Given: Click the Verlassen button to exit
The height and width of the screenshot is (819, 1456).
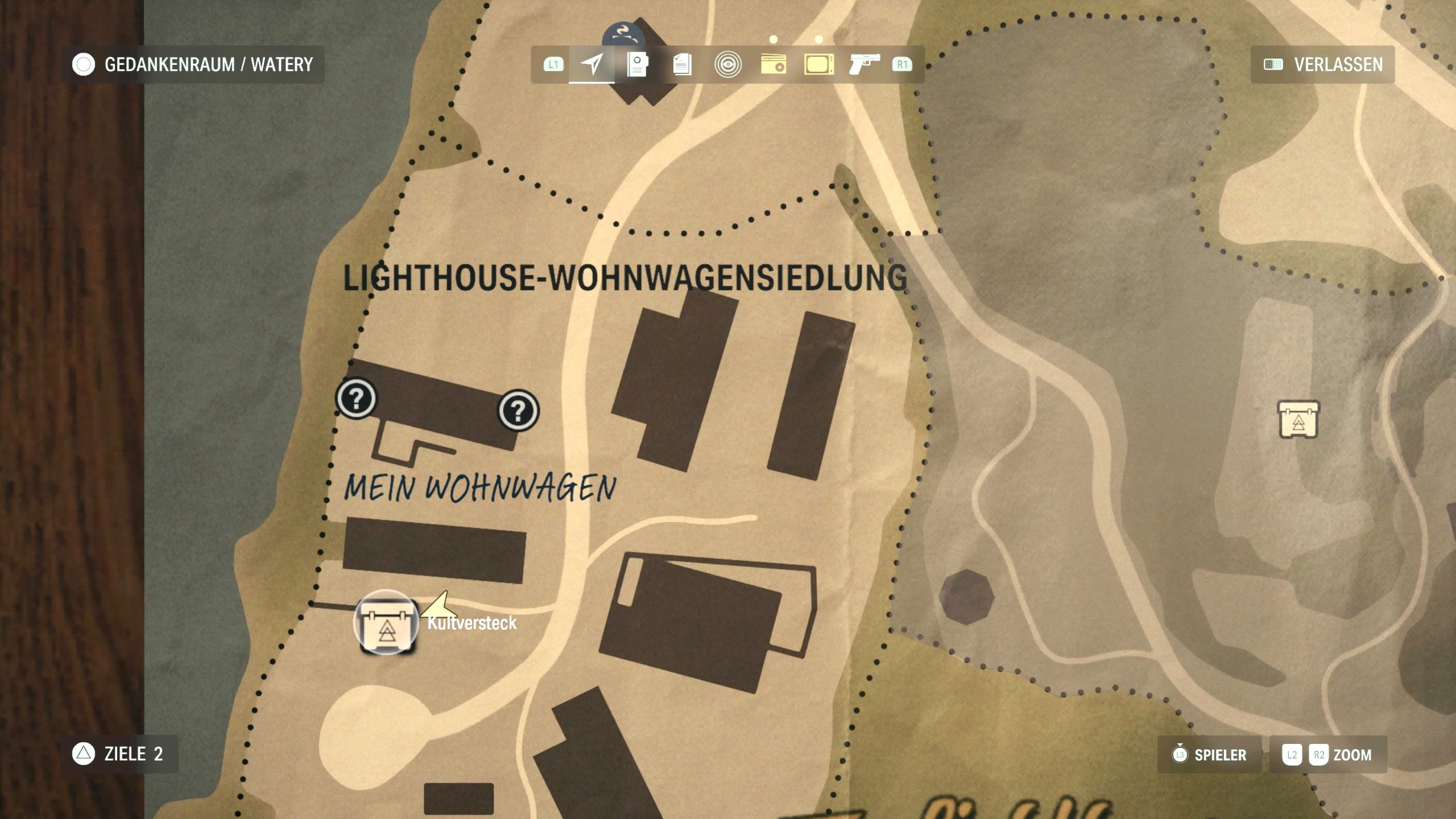Looking at the screenshot, I should (1323, 64).
